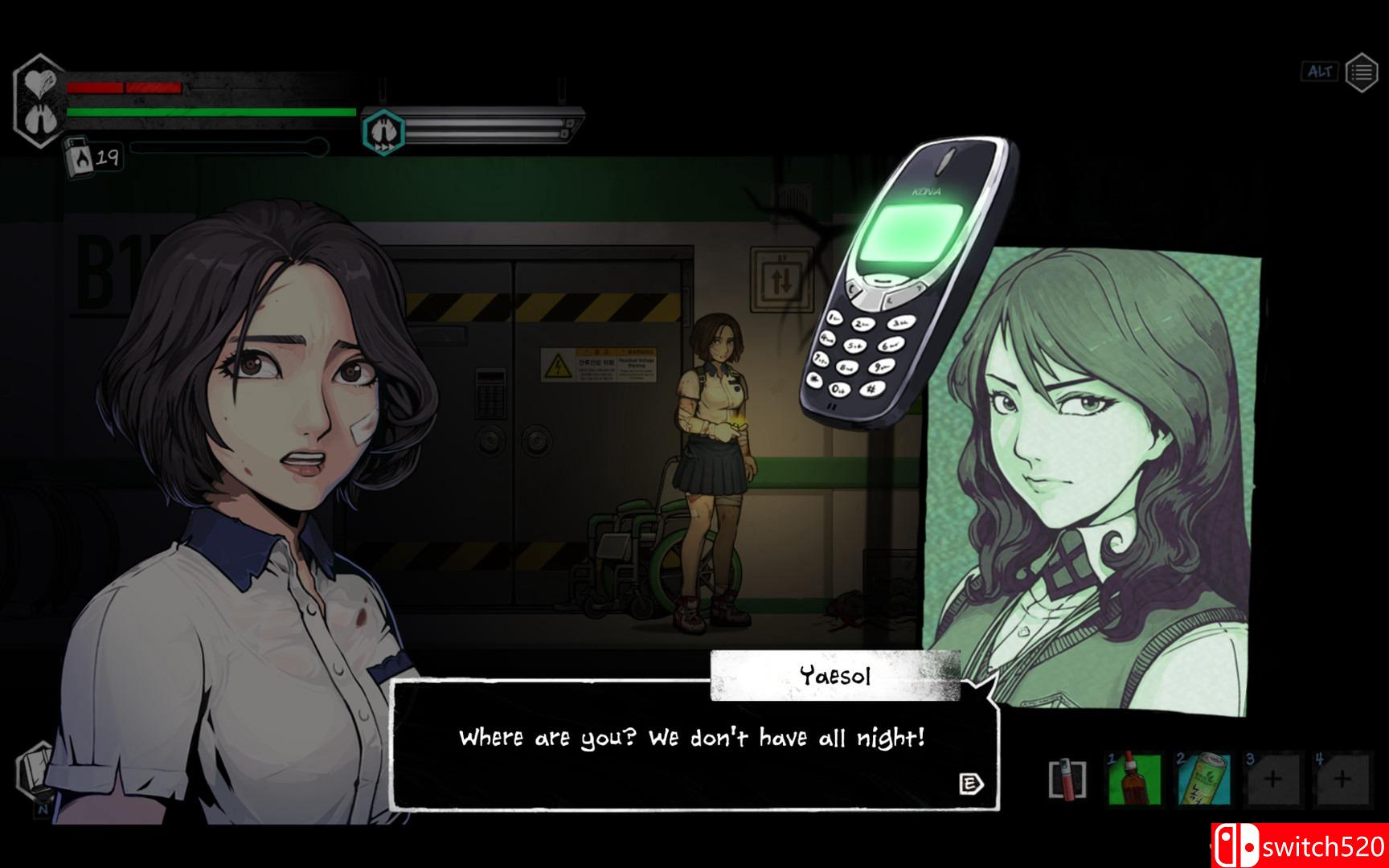Click the lighter icon showing 19 fuel
The height and width of the screenshot is (868, 1389).
click(x=84, y=155)
